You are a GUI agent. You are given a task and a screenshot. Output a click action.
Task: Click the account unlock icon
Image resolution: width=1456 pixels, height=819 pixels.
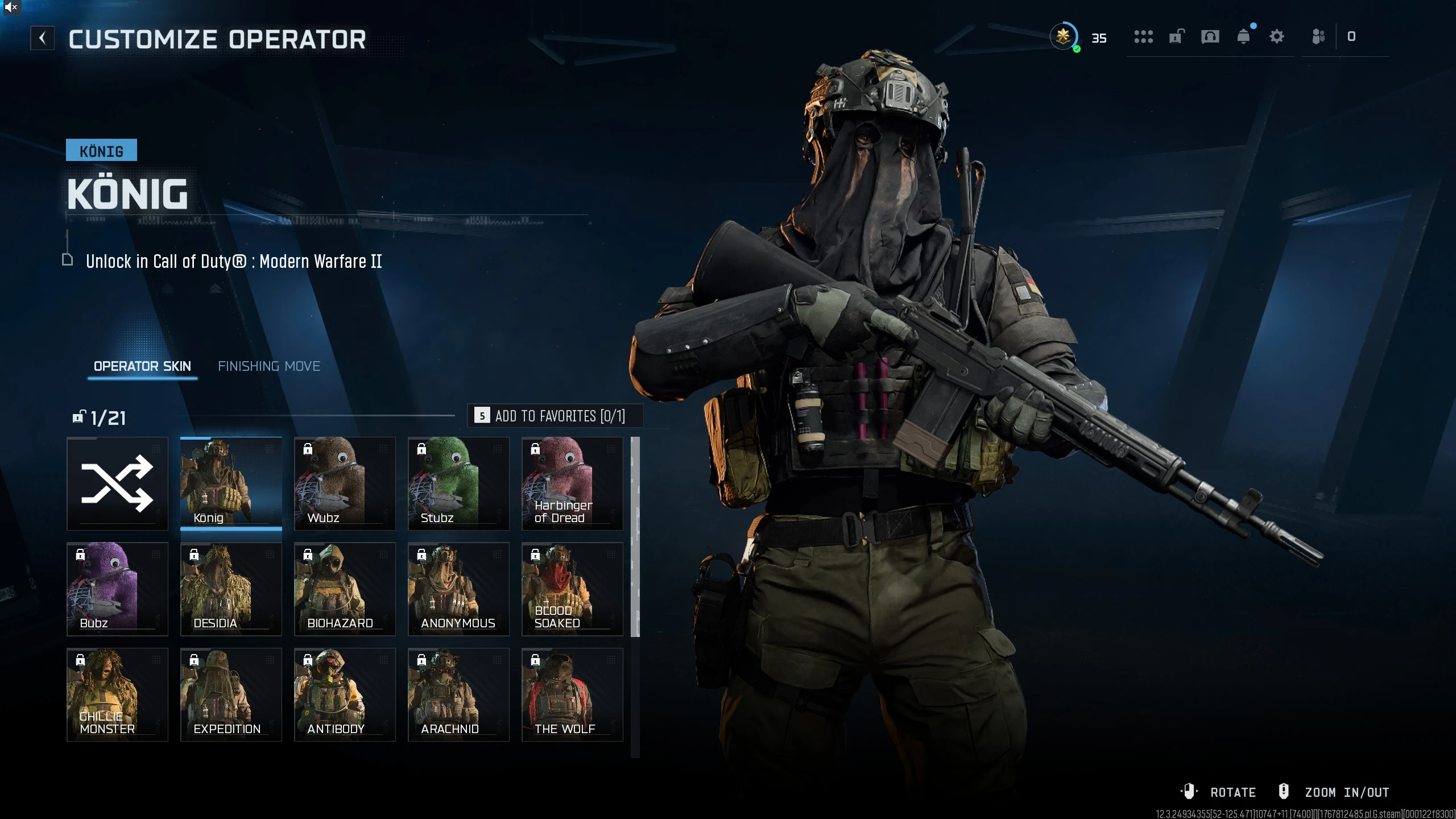(x=1176, y=36)
